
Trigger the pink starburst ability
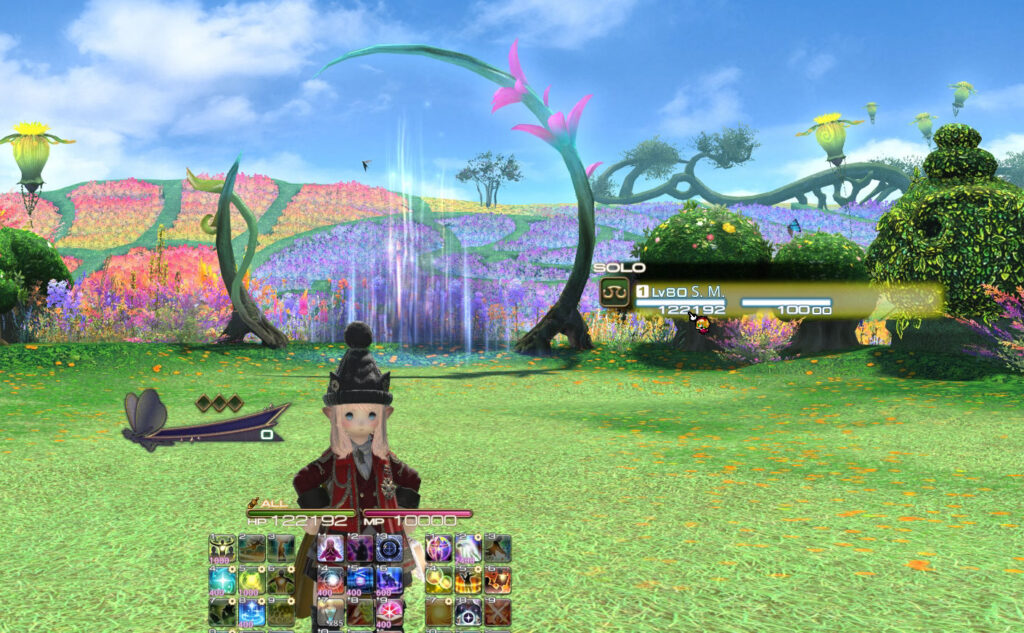[390, 610]
